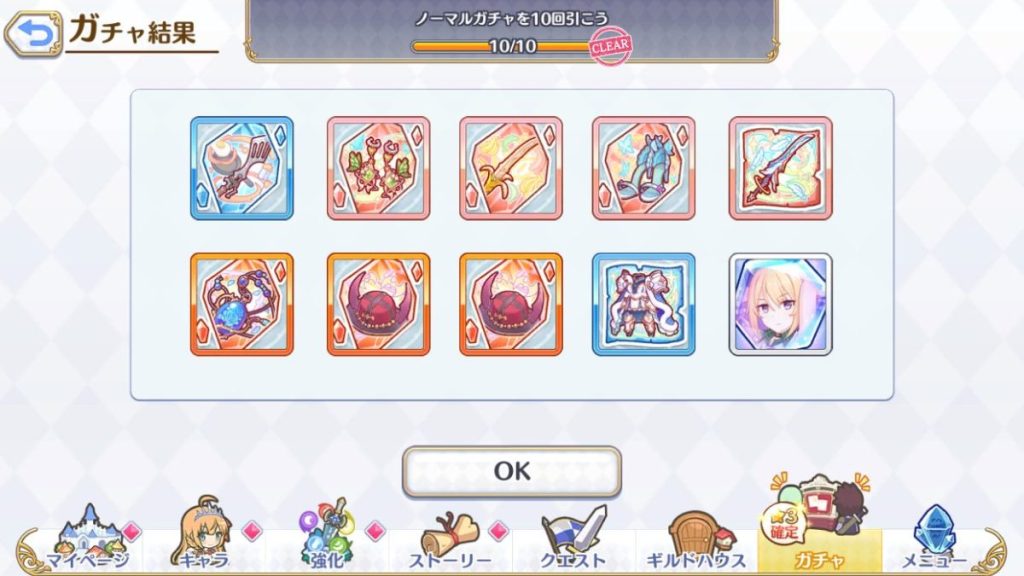Screen dimensions: 1024x576
Task: Open マイページ home tab
Action: click(88, 541)
